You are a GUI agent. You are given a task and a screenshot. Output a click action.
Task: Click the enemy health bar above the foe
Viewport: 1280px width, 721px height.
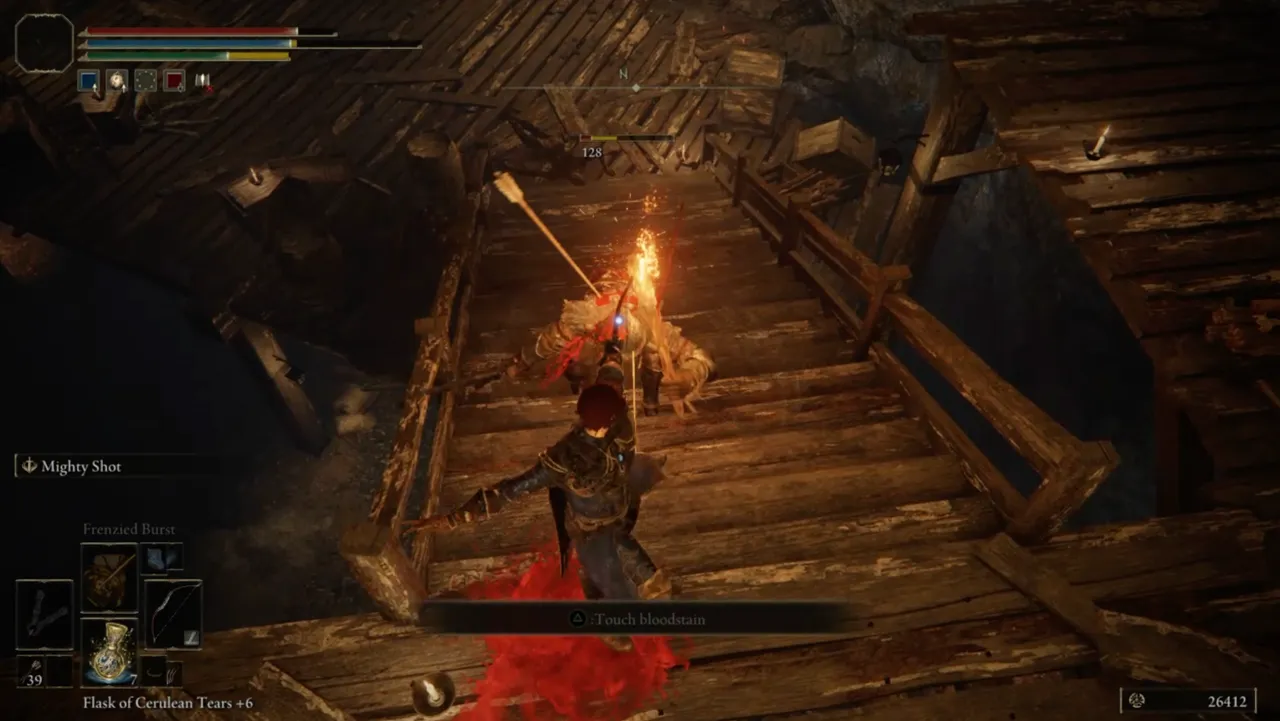coord(625,136)
